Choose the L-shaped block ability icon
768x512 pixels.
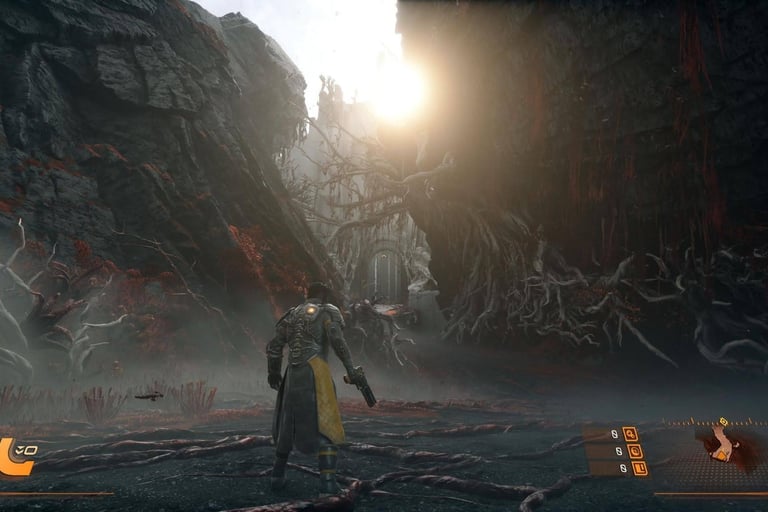(640, 468)
